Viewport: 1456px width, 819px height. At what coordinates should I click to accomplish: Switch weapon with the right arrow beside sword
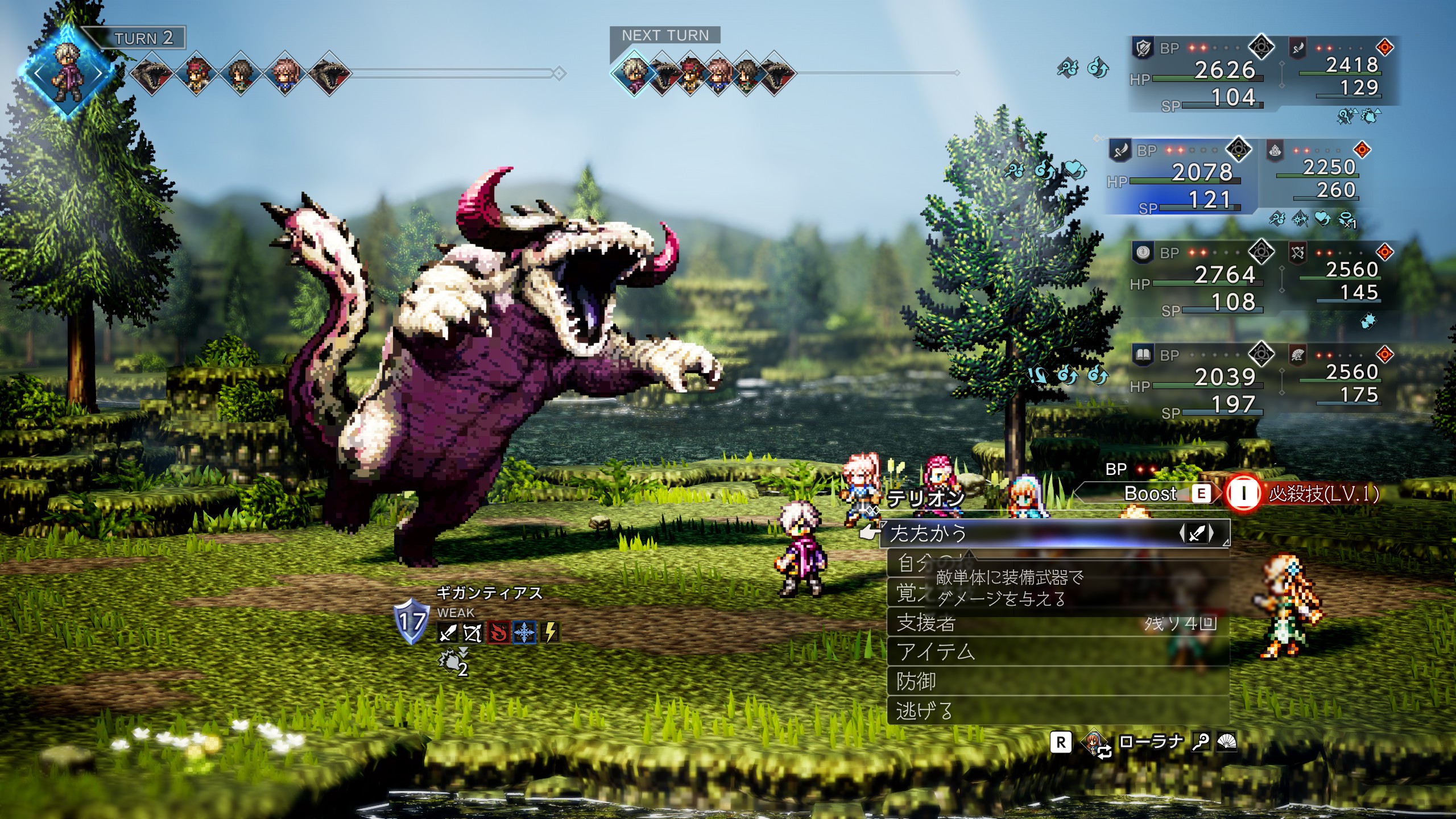(x=1211, y=533)
